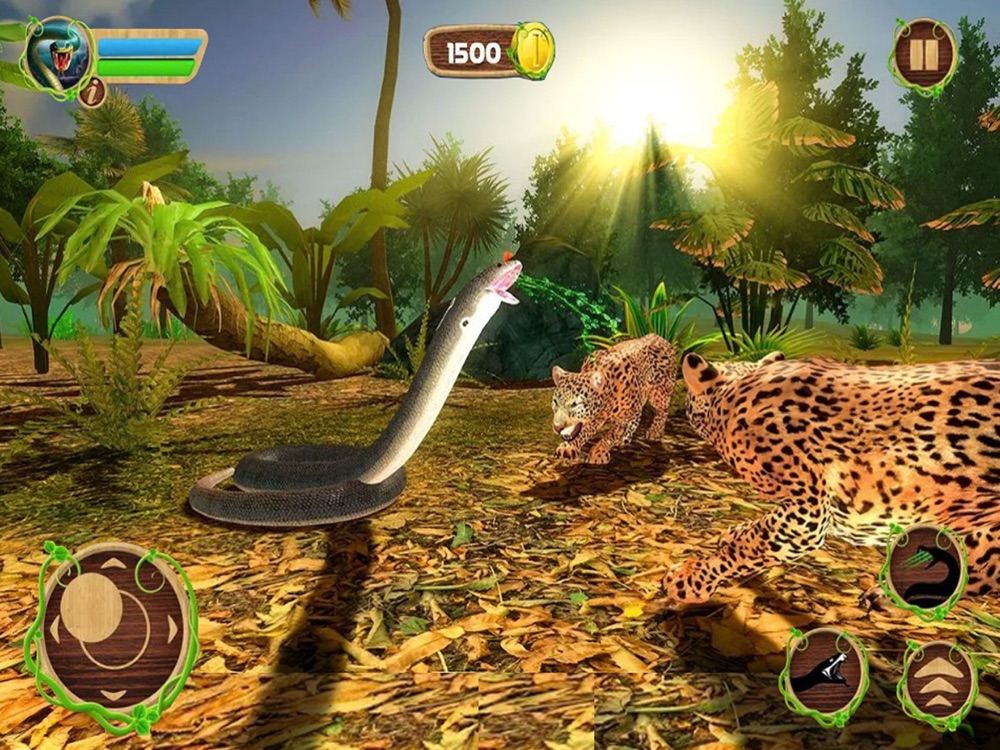Image resolution: width=1000 pixels, height=750 pixels.
Task: Click the gold coin icon next to 1500
Action: point(533,50)
